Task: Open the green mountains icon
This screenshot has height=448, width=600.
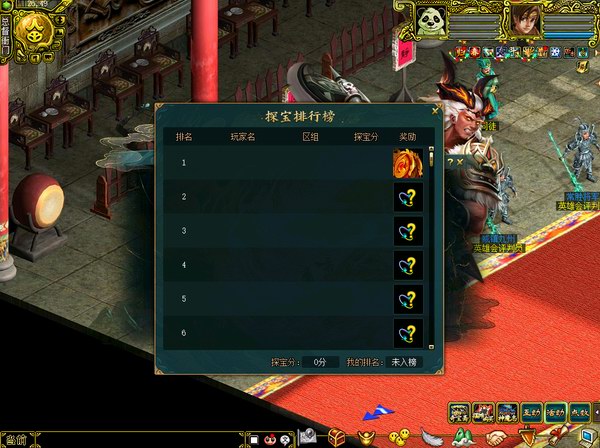Action: (x=462, y=437)
